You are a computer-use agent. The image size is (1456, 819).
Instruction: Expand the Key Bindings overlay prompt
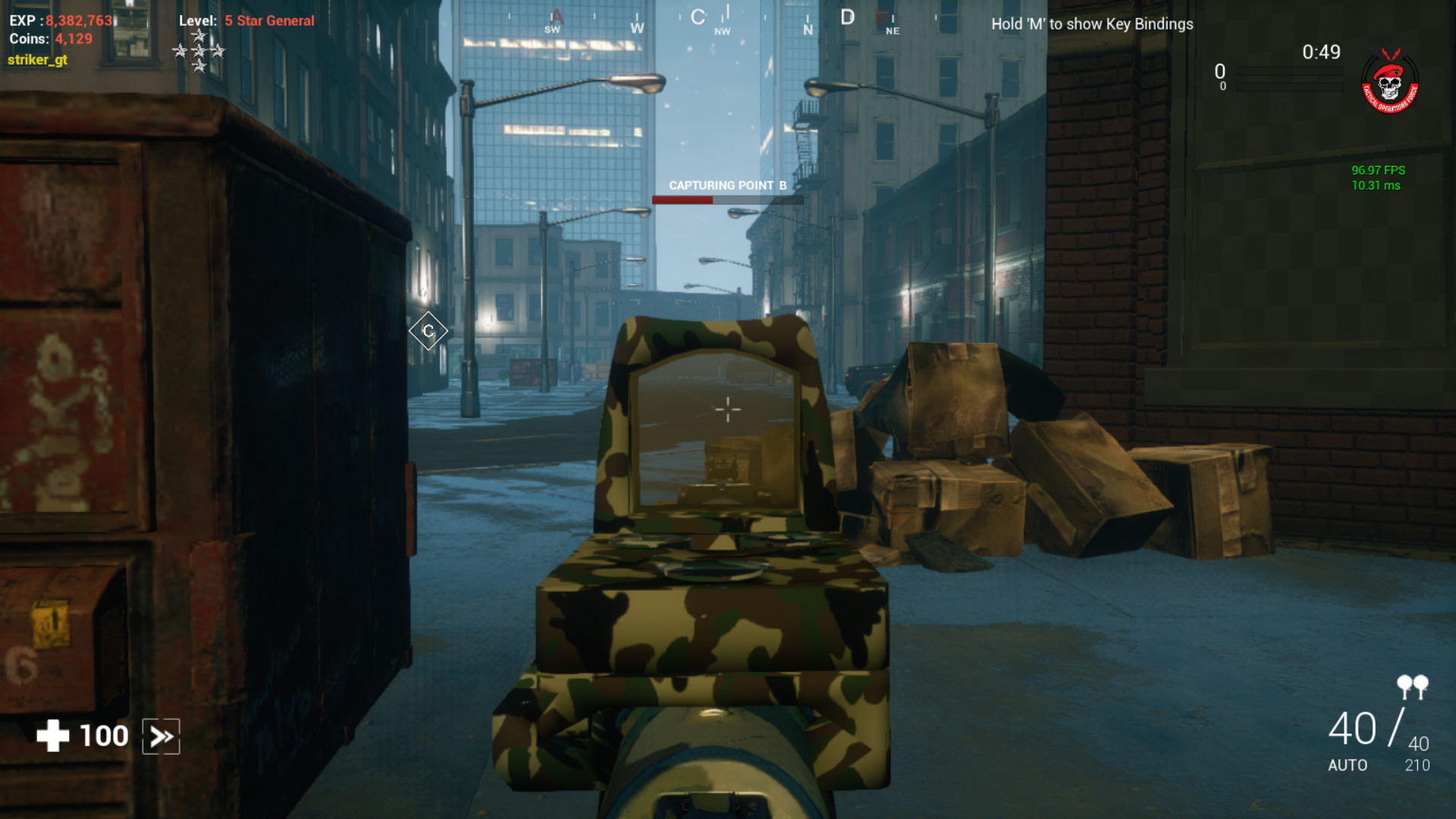tap(1090, 24)
